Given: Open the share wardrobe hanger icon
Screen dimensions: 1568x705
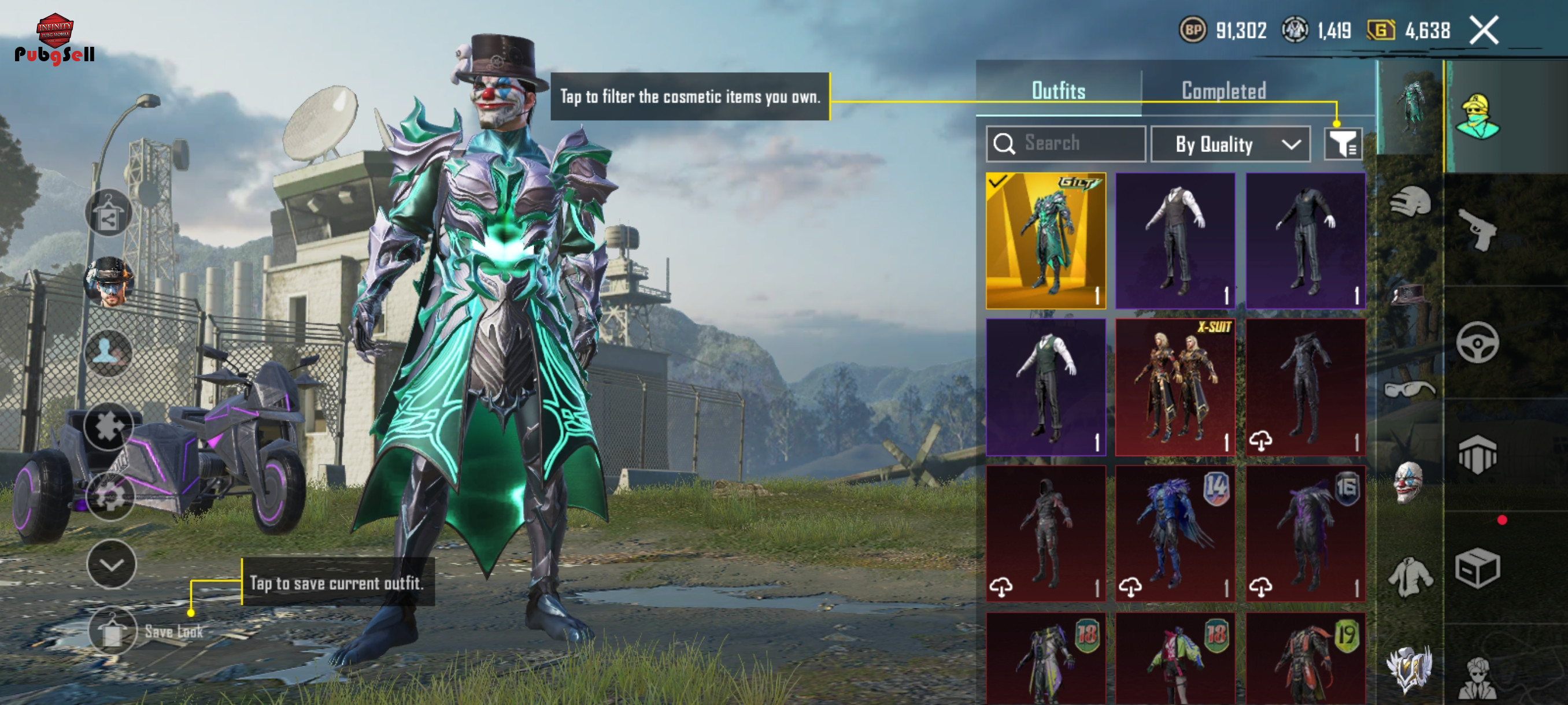Looking at the screenshot, I should [x=108, y=213].
